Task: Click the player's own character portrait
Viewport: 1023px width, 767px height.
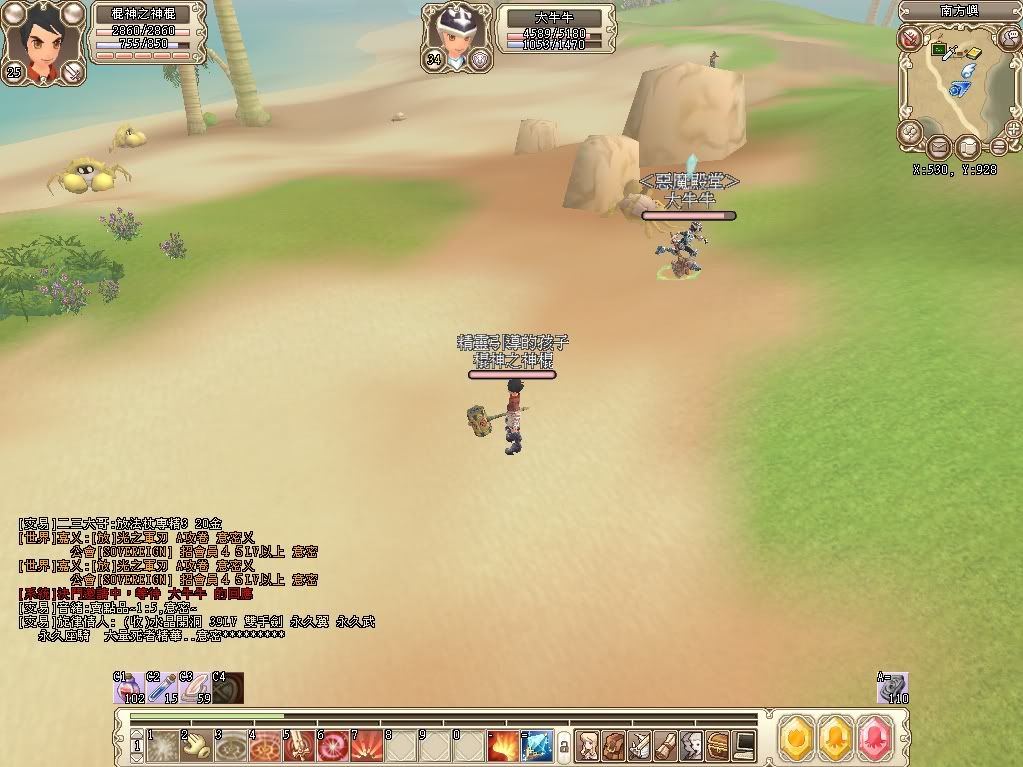Action: (x=42, y=40)
